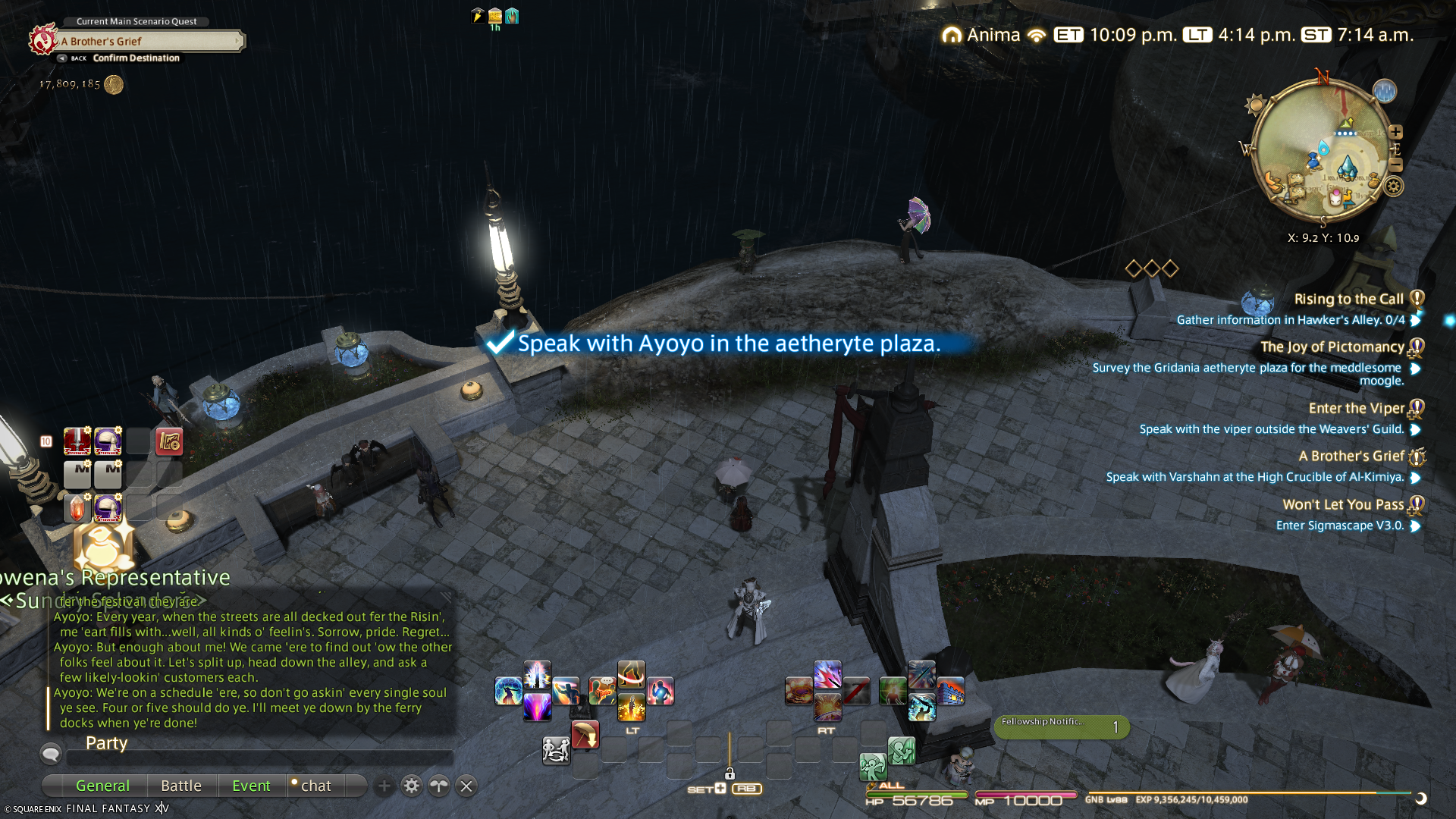This screenshot has height=819, width=1456.
Task: Select the Rising to the Call quest
Action: tap(1348, 299)
